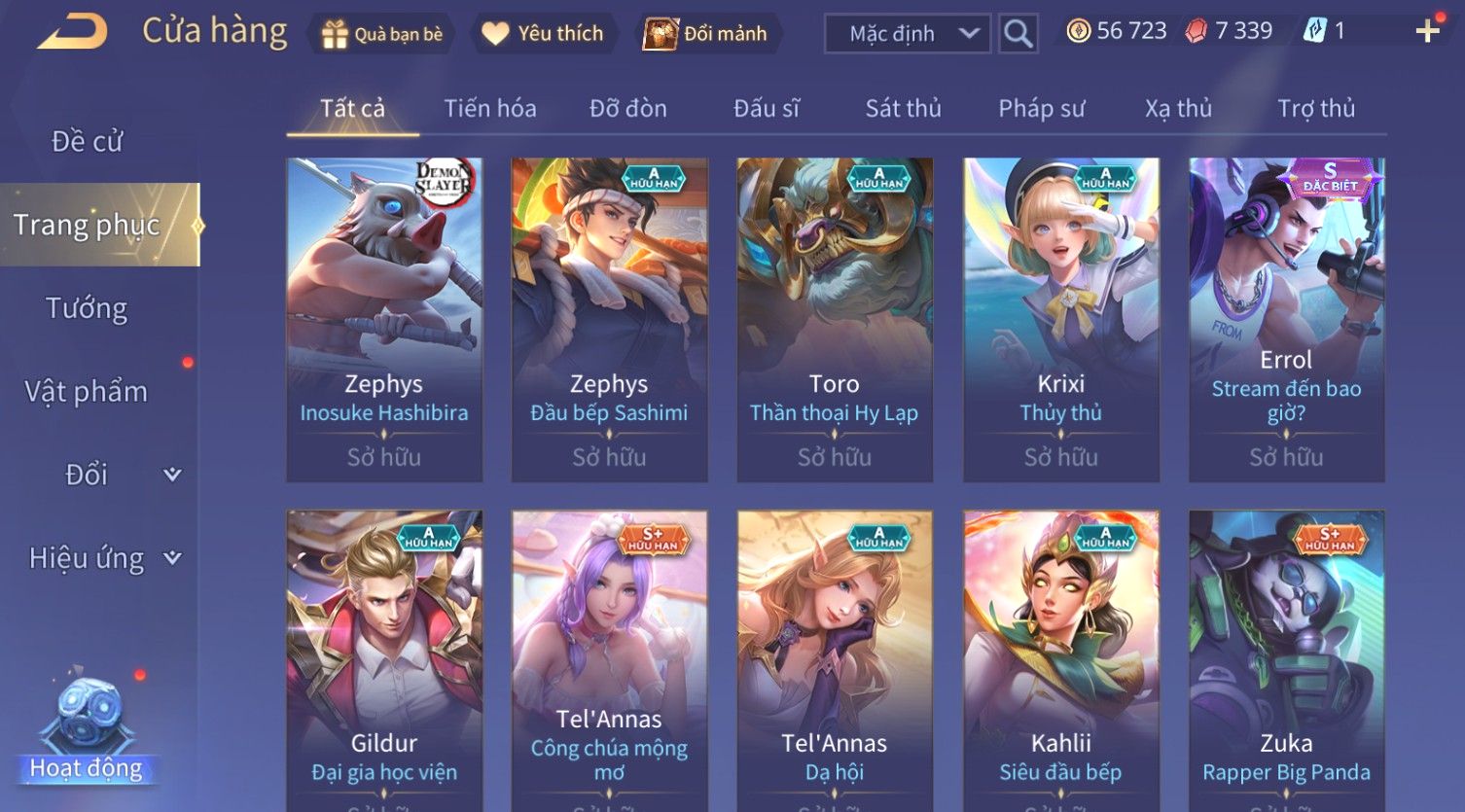This screenshot has height=812, width=1465.
Task: Open Quà bạn bè gift menu
Action: (x=381, y=34)
